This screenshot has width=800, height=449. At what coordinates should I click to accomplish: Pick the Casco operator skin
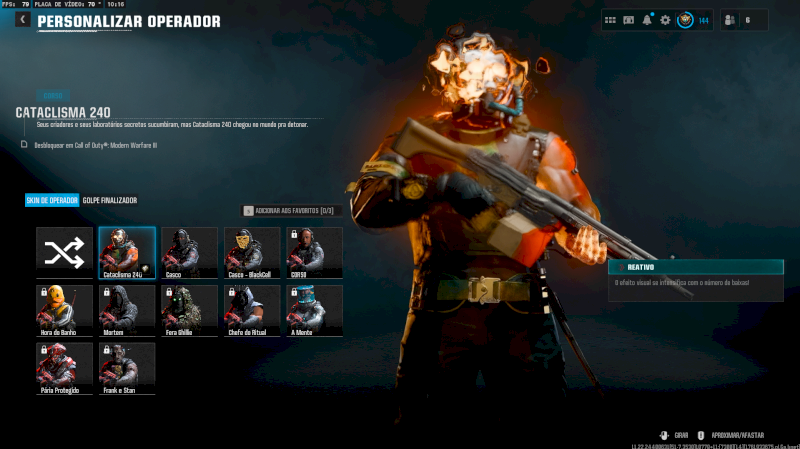[x=189, y=252]
